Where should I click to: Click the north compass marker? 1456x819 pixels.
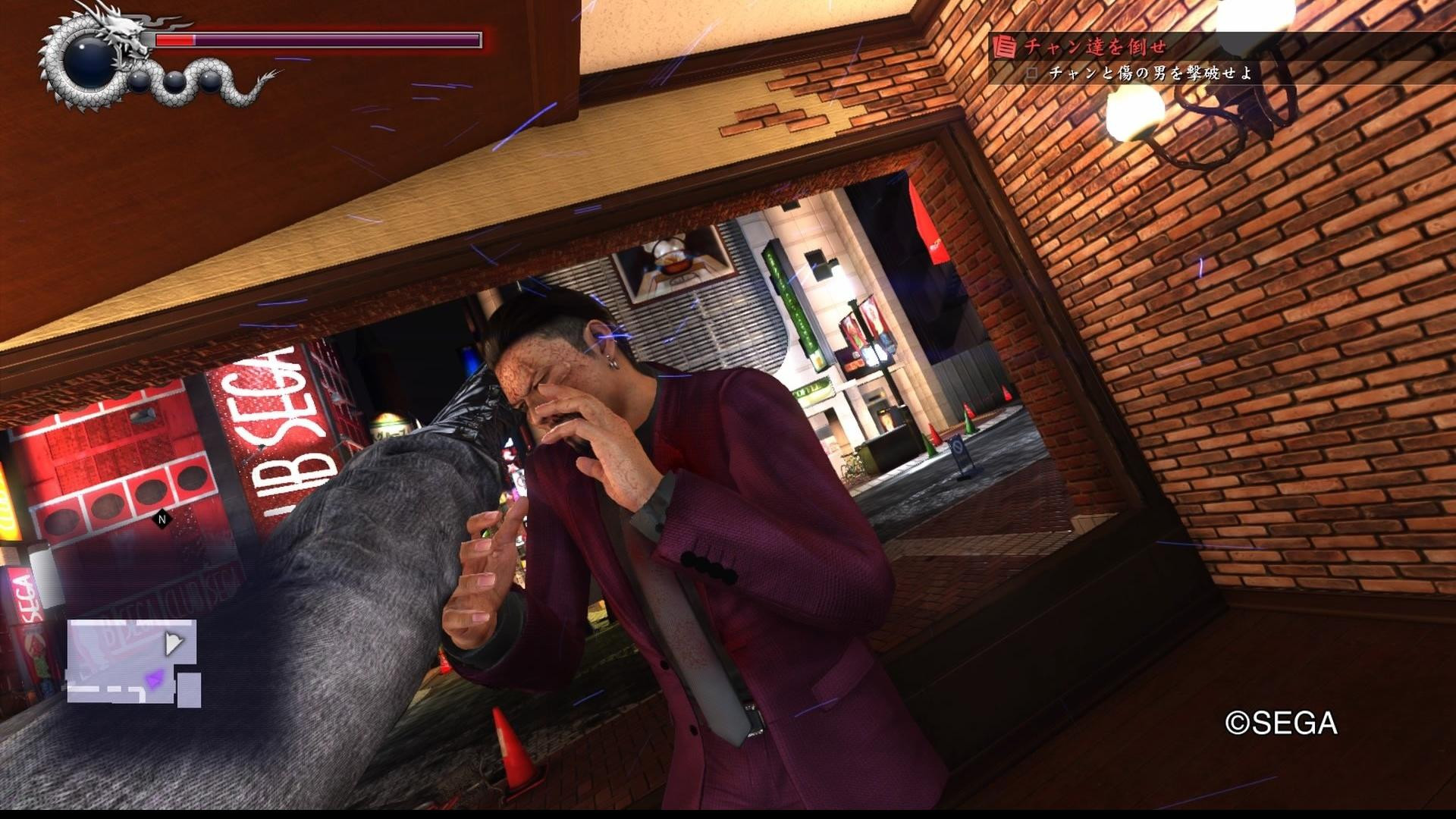coord(161,519)
